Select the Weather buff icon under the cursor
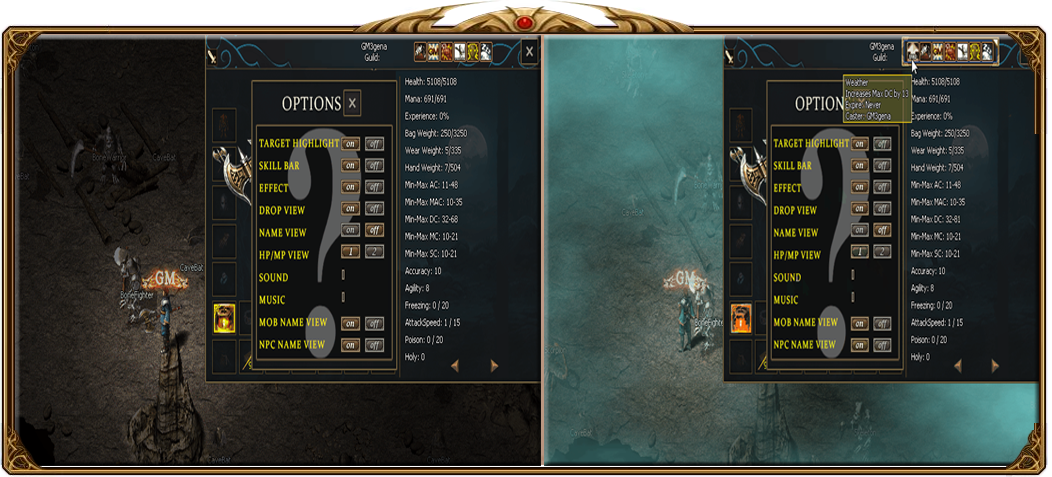 tap(911, 52)
